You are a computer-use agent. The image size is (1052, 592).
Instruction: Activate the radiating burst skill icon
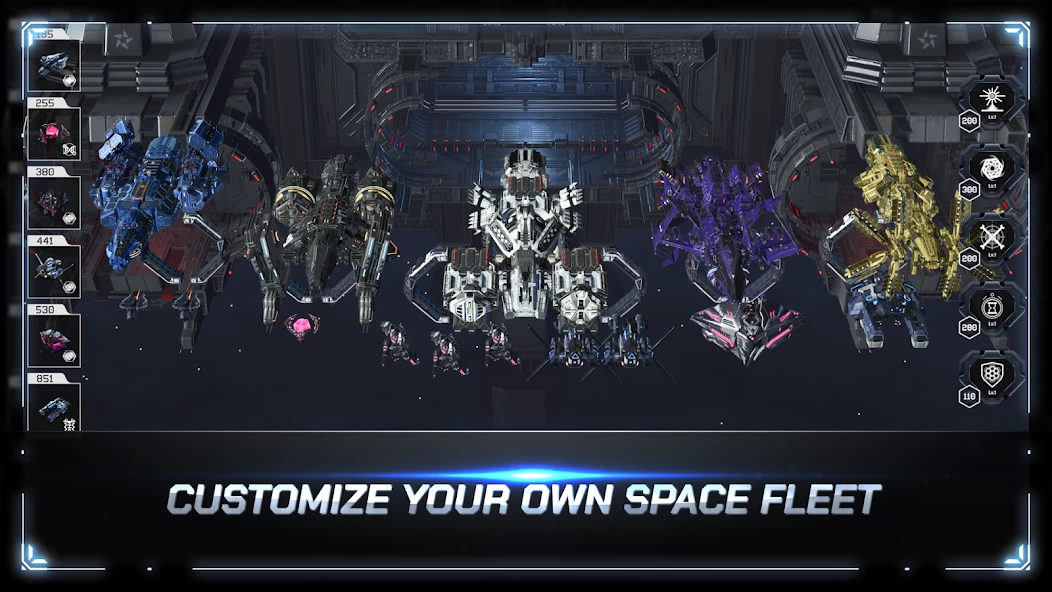[x=992, y=100]
